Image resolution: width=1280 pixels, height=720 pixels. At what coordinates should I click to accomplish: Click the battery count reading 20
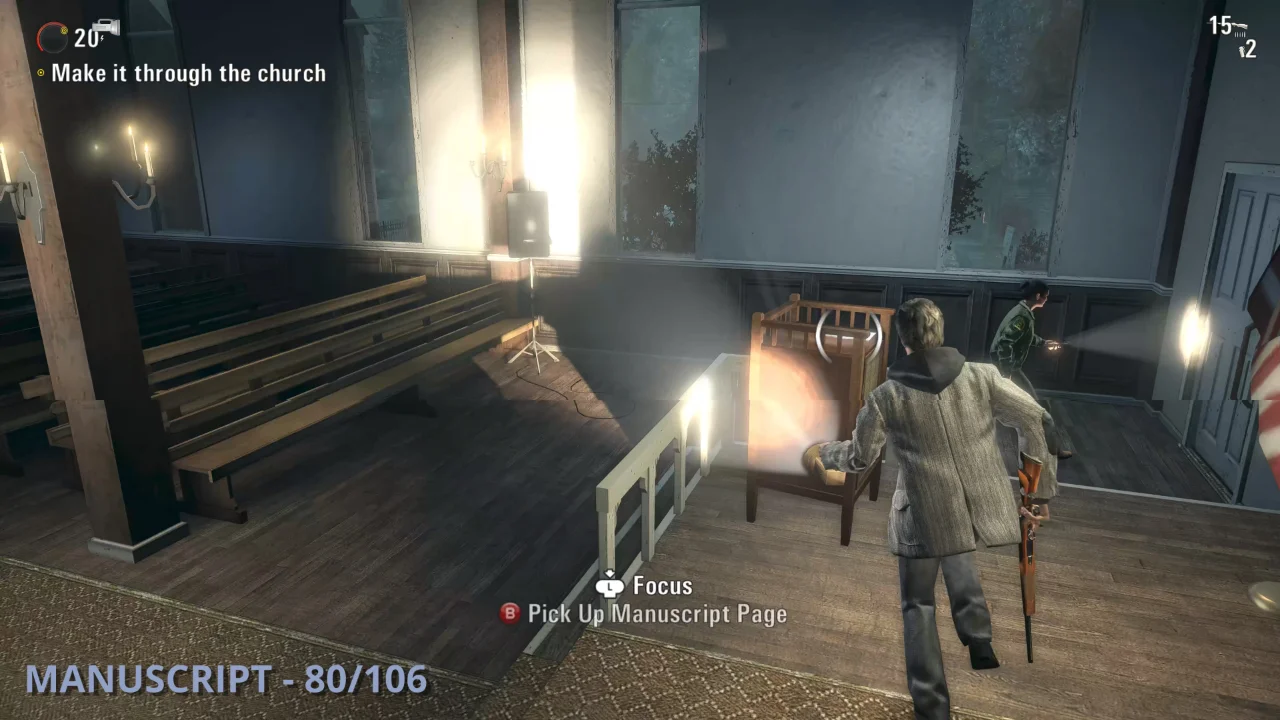point(84,38)
